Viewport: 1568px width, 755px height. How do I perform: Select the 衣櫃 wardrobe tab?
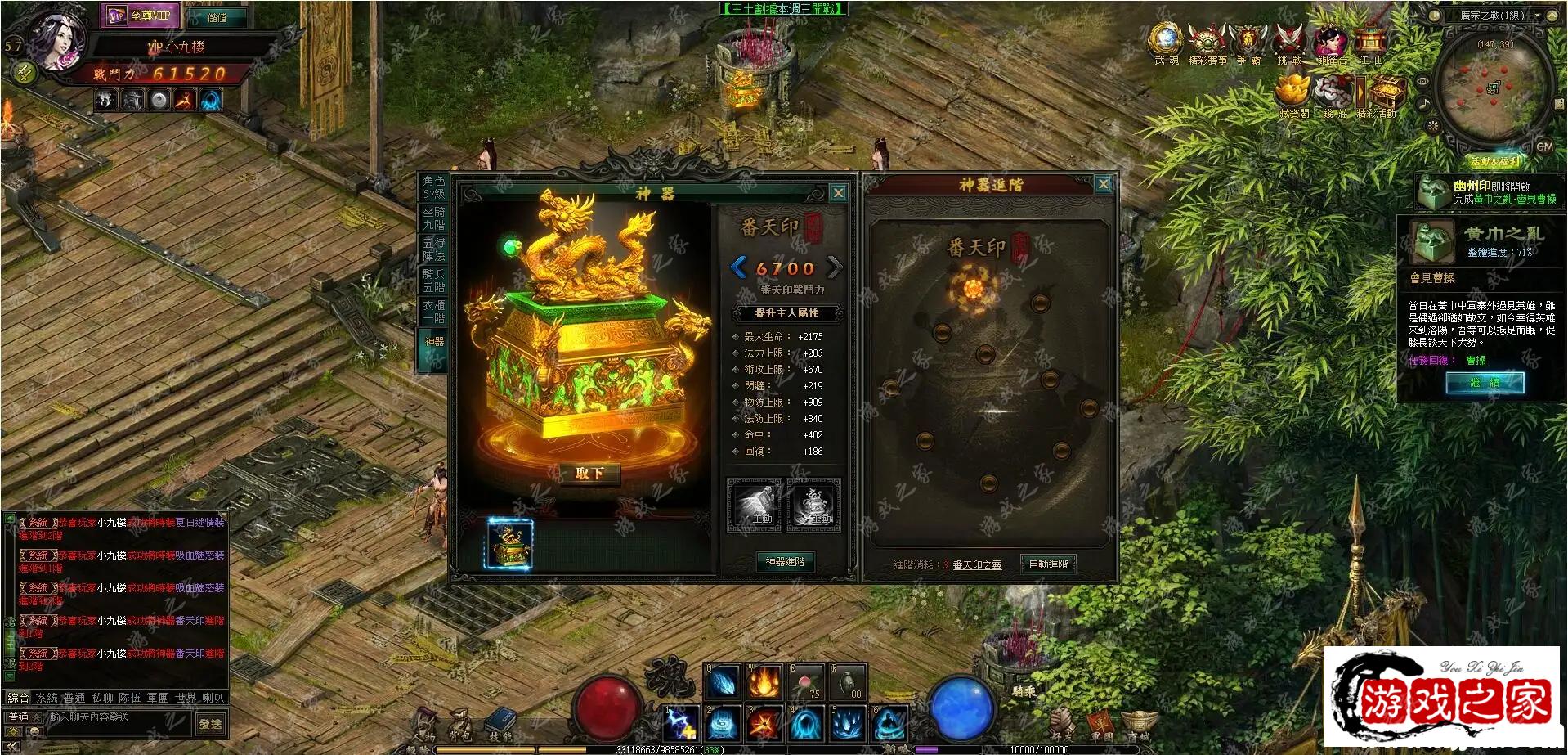click(434, 311)
